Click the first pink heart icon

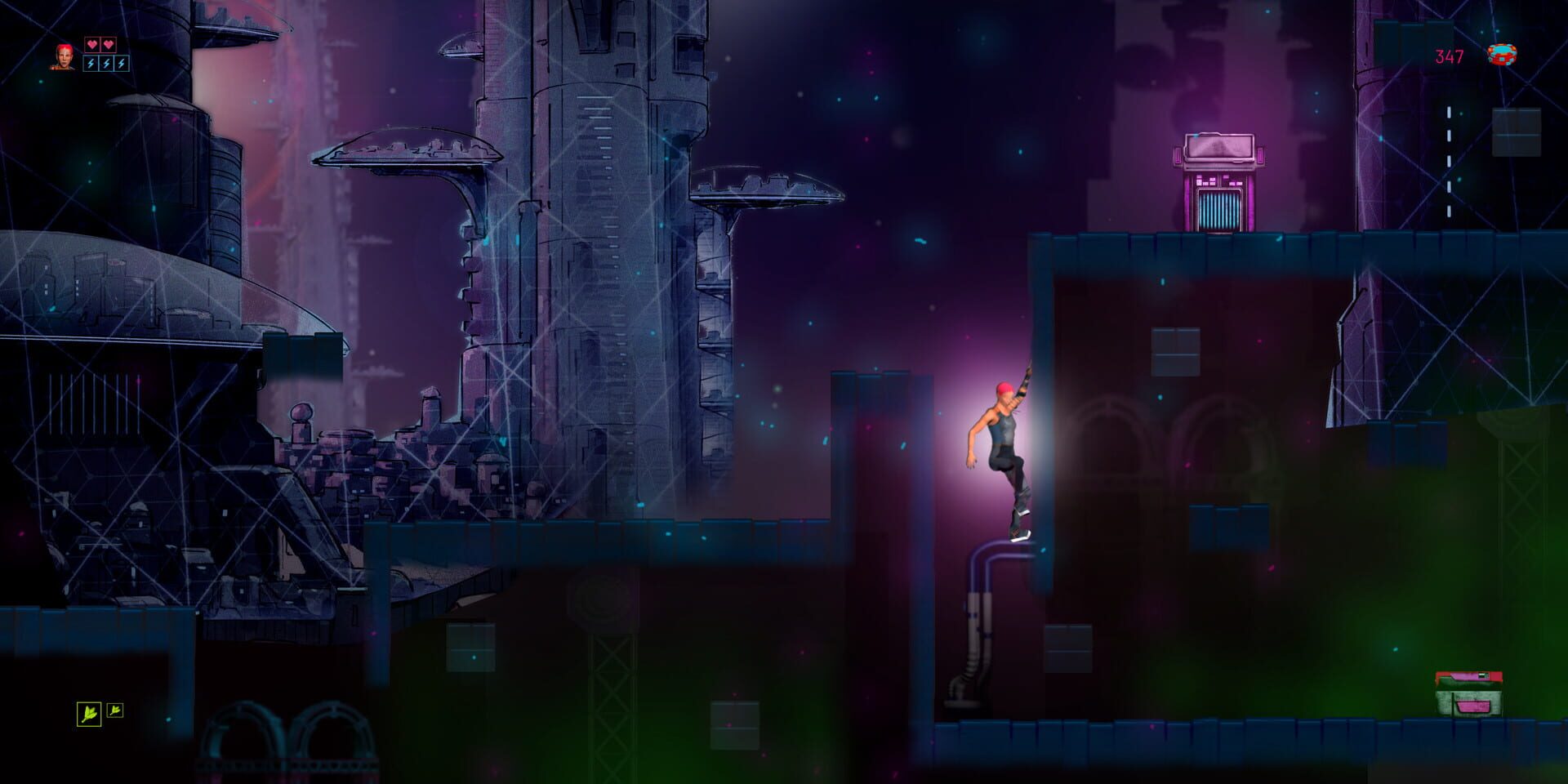[92, 44]
